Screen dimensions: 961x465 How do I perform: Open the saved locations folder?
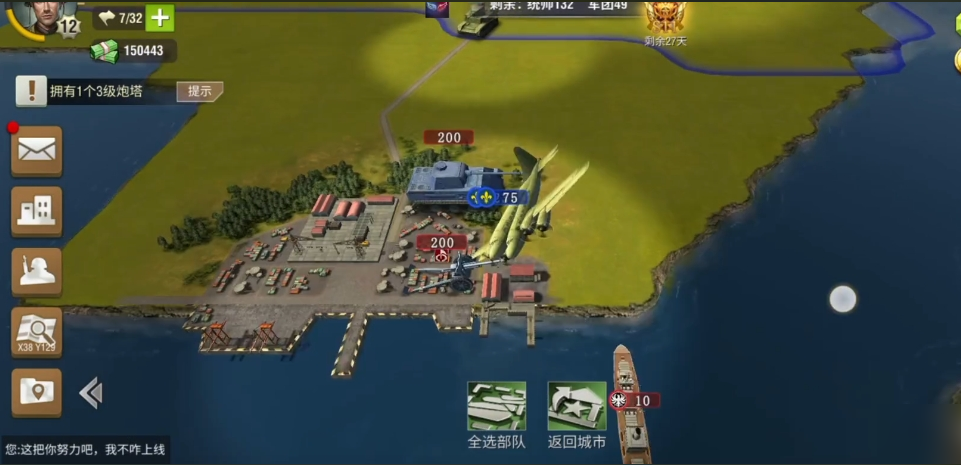tap(37, 392)
